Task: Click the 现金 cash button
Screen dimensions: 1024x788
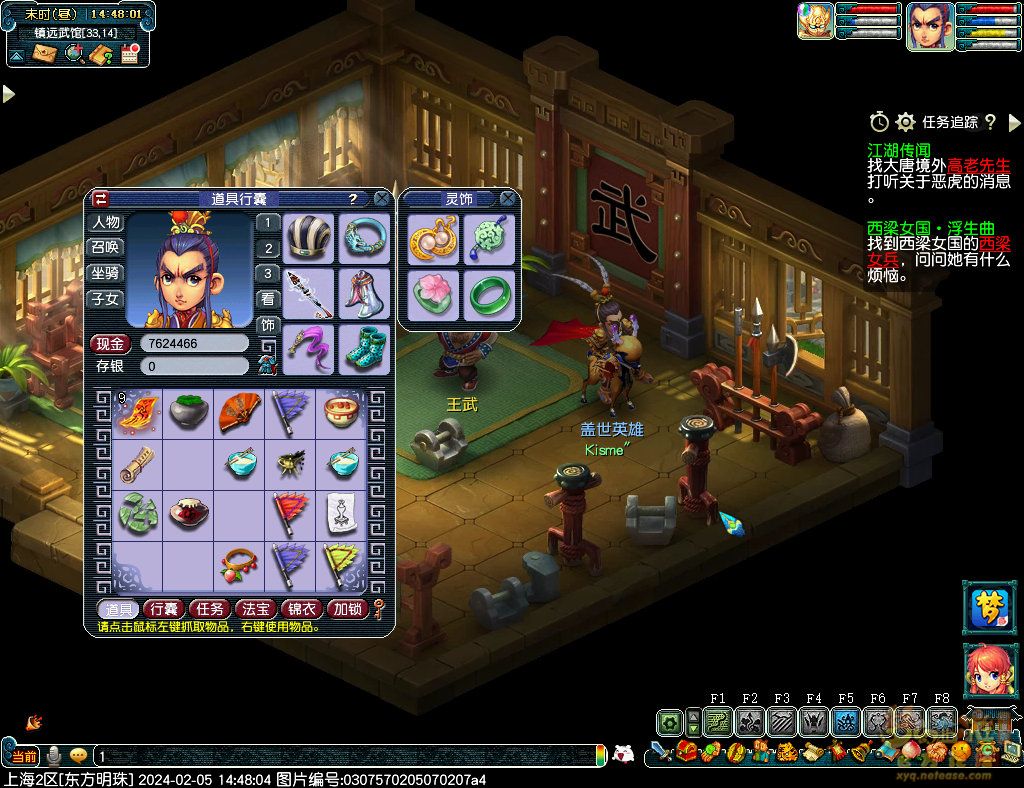Action: (x=111, y=344)
